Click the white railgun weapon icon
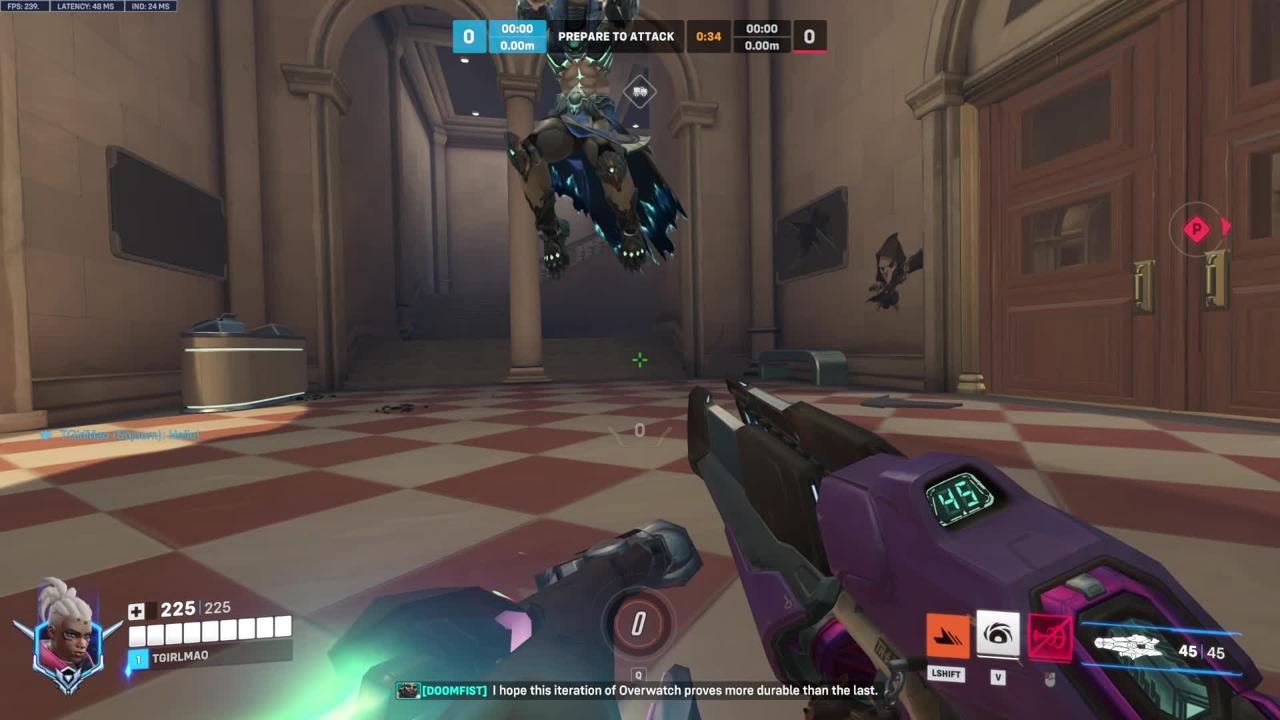Screen dimensions: 1280x720 coord(1130,649)
